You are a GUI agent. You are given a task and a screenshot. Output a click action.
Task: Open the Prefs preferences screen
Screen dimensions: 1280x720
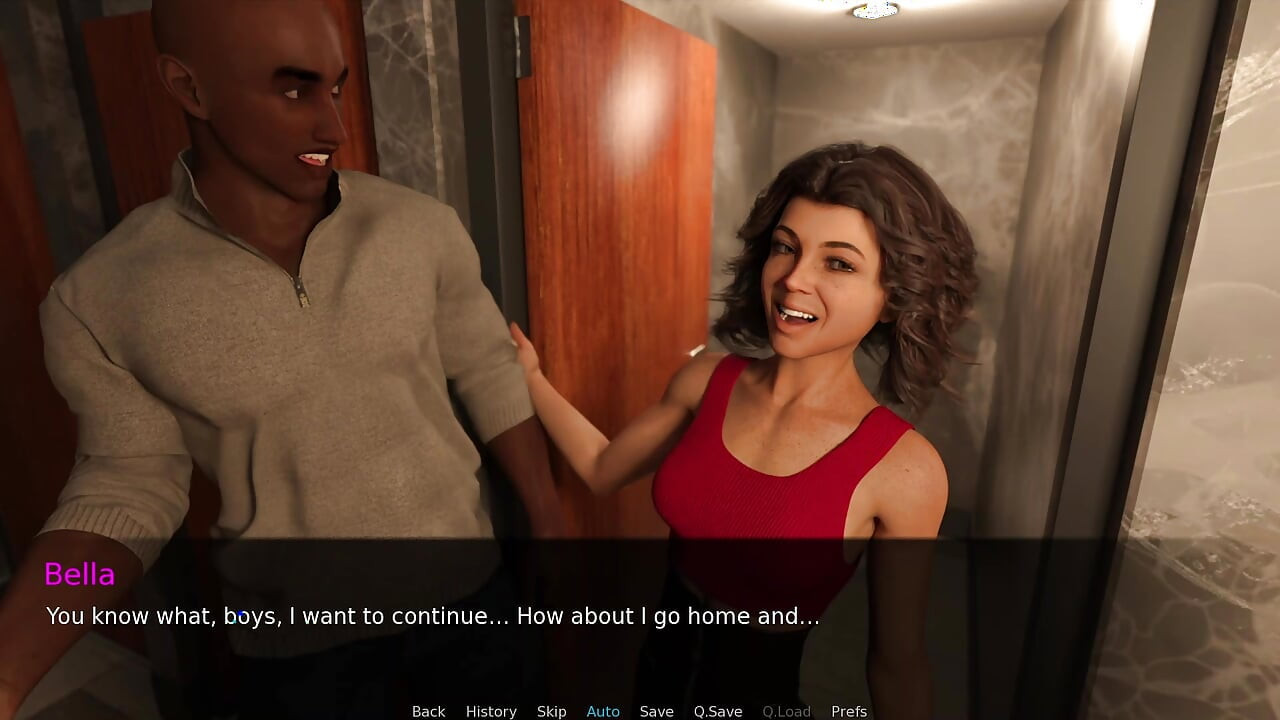point(849,711)
